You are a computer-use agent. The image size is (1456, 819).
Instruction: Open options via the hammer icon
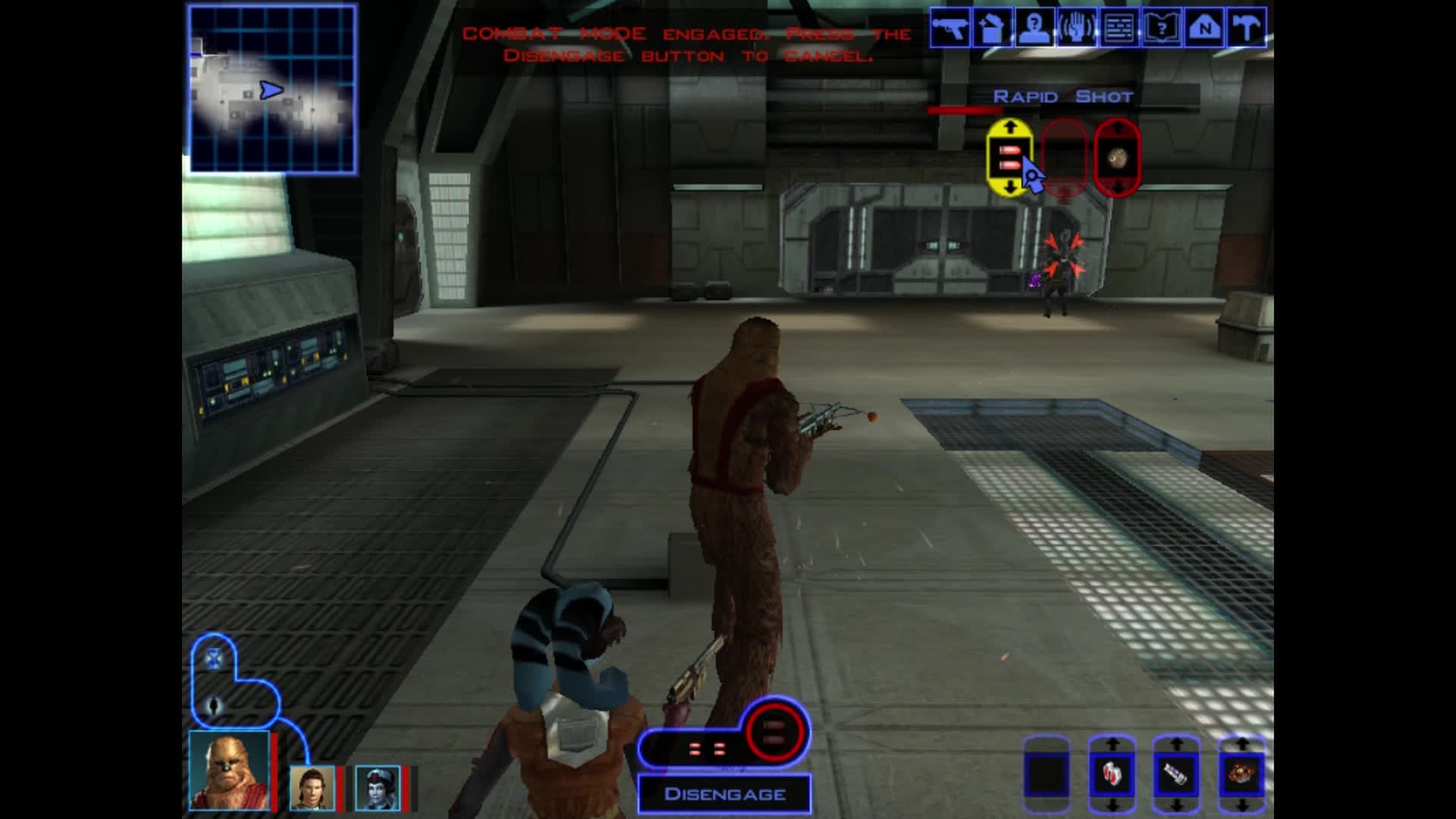(x=1246, y=29)
